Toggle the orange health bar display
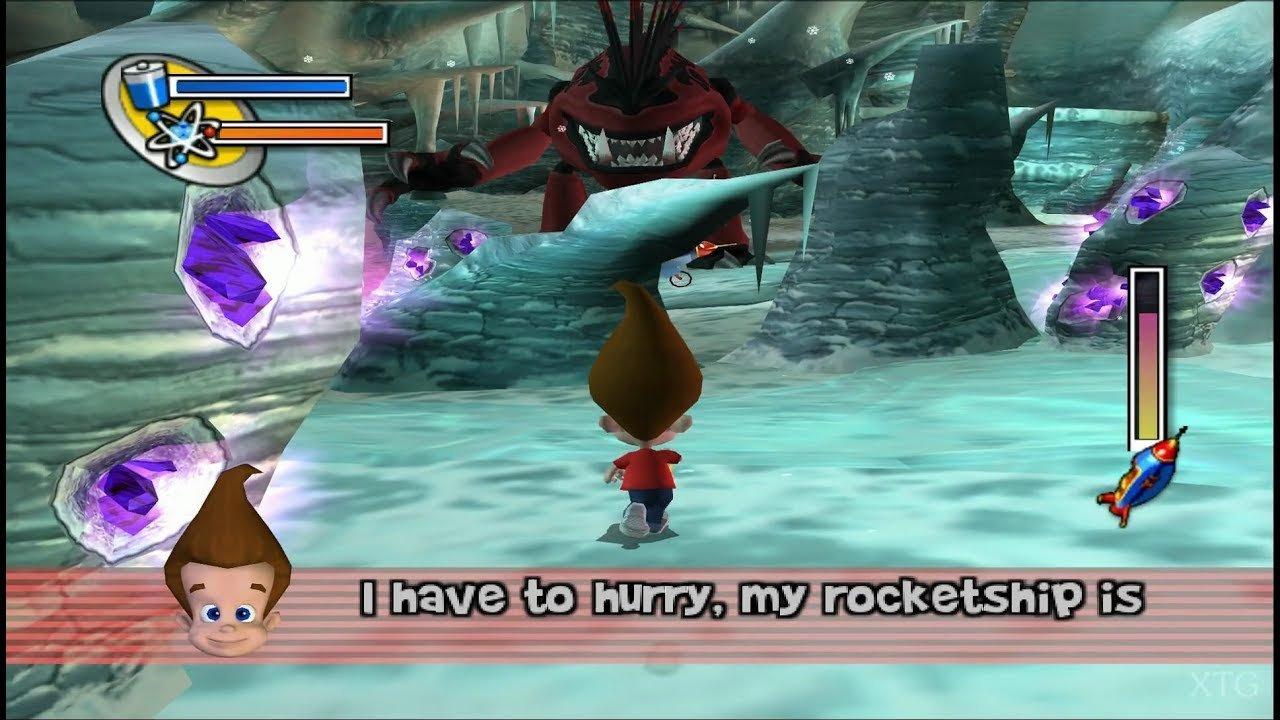The height and width of the screenshot is (720, 1280). click(x=300, y=131)
